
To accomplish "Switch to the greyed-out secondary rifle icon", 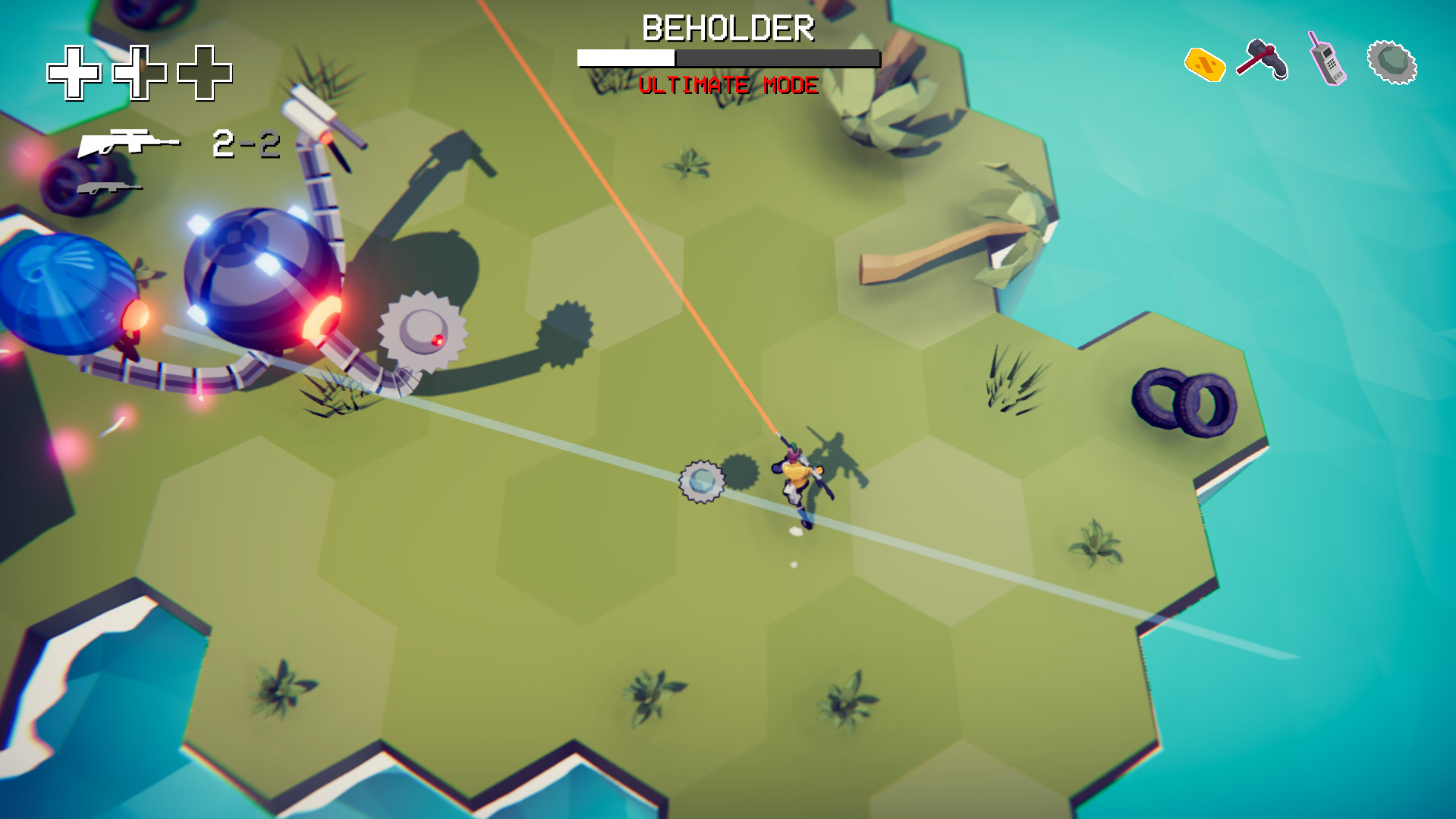I will point(109,187).
